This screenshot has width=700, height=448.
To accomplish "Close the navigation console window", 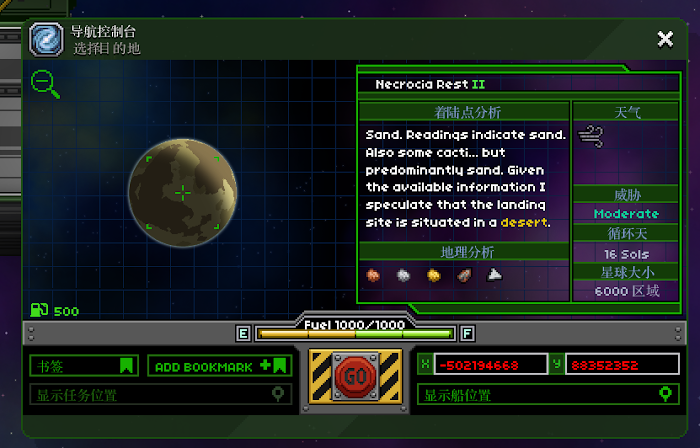I will (665, 39).
